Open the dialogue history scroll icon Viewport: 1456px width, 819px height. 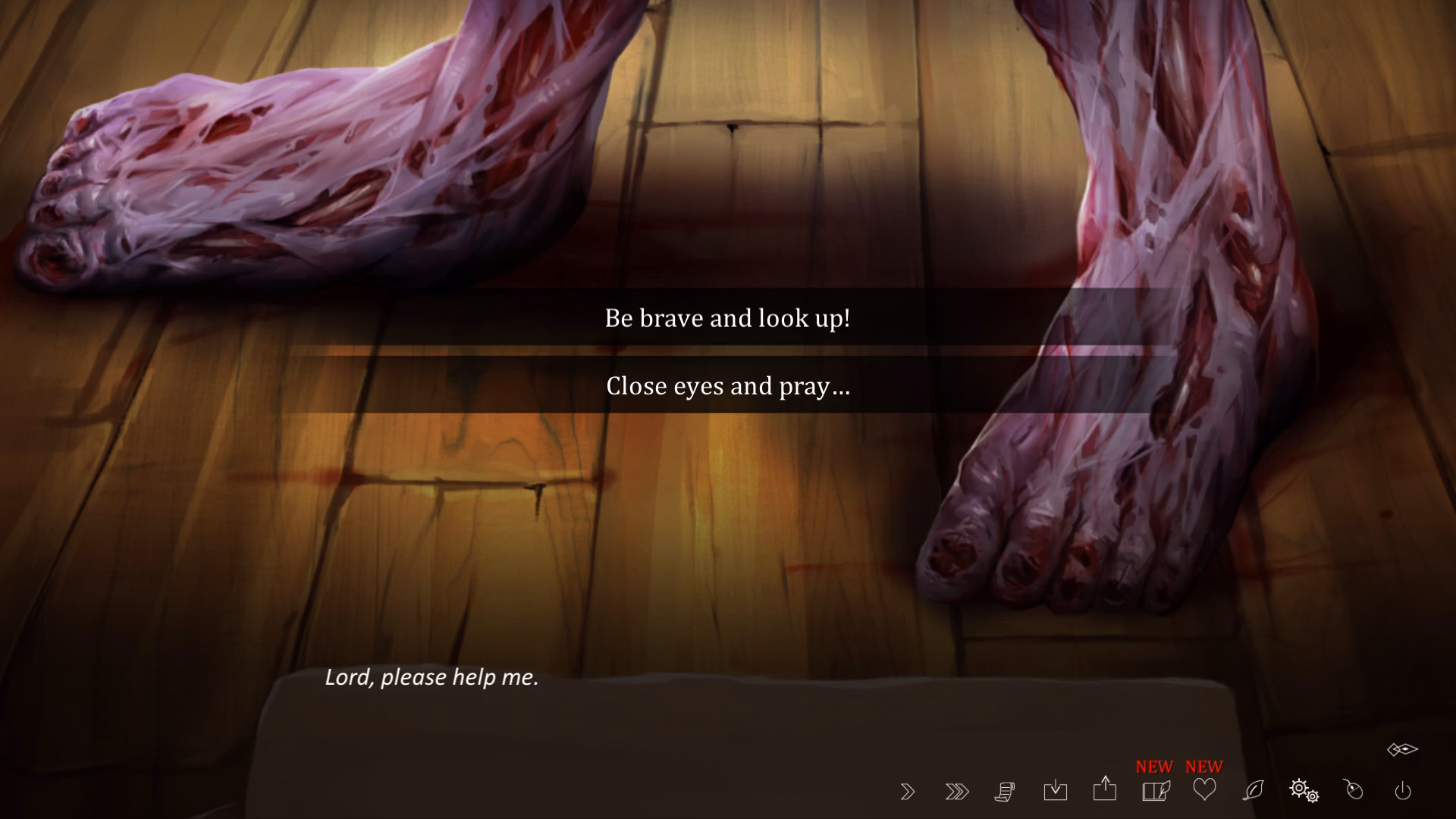point(1006,791)
